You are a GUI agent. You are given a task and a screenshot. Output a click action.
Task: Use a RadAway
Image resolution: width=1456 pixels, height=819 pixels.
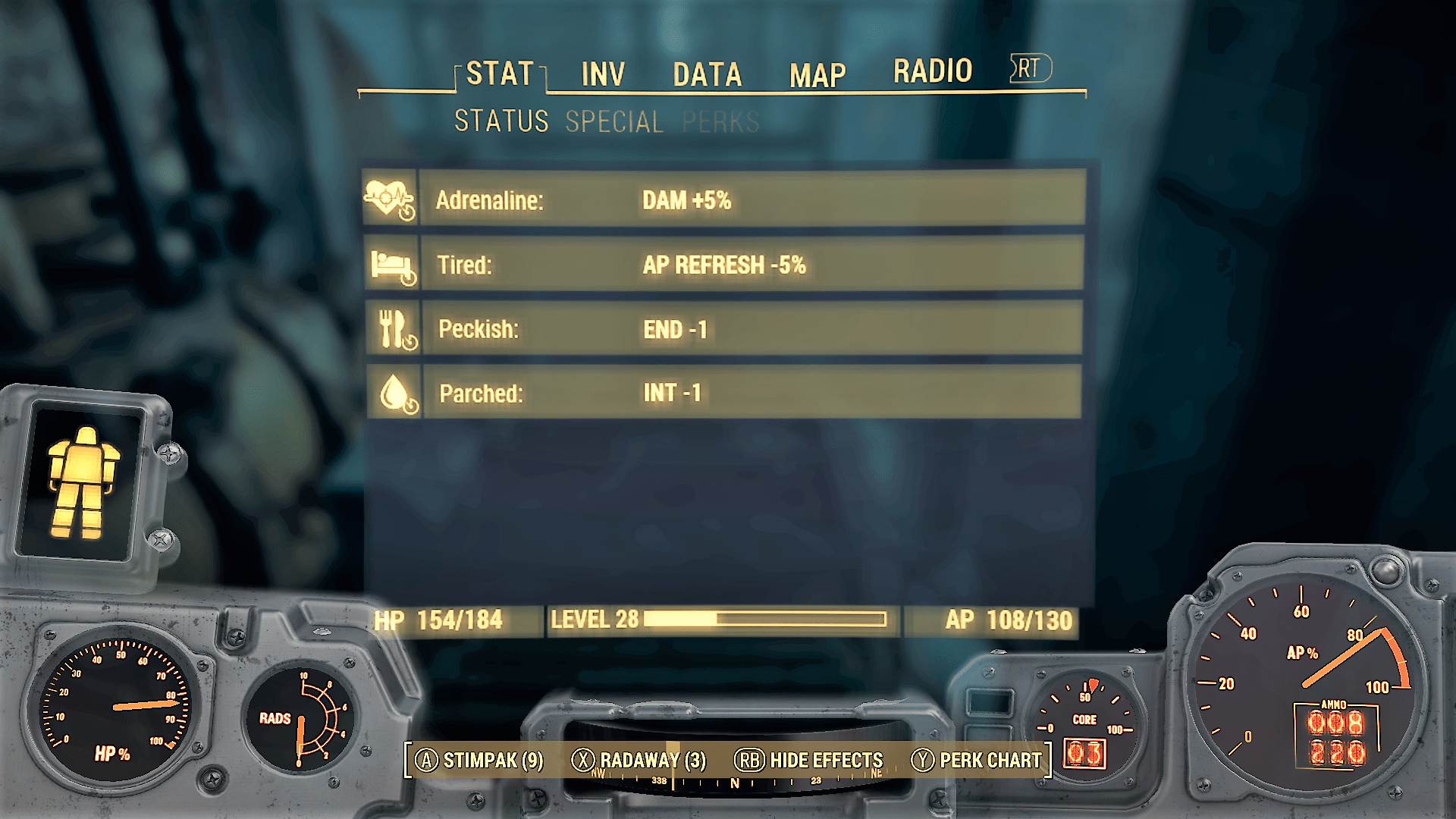tap(639, 760)
